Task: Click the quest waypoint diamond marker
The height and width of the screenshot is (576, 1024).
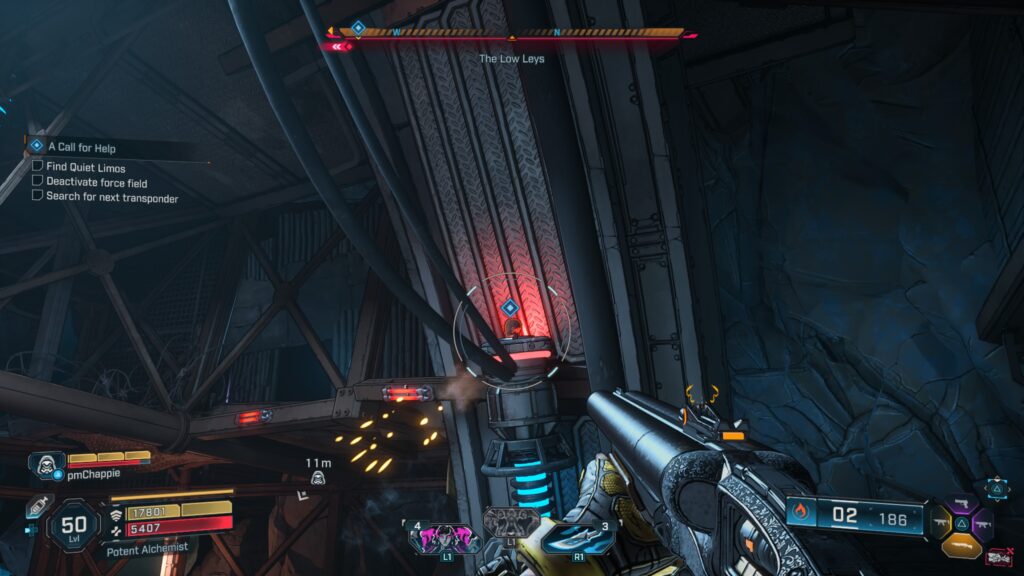Action: (509, 307)
